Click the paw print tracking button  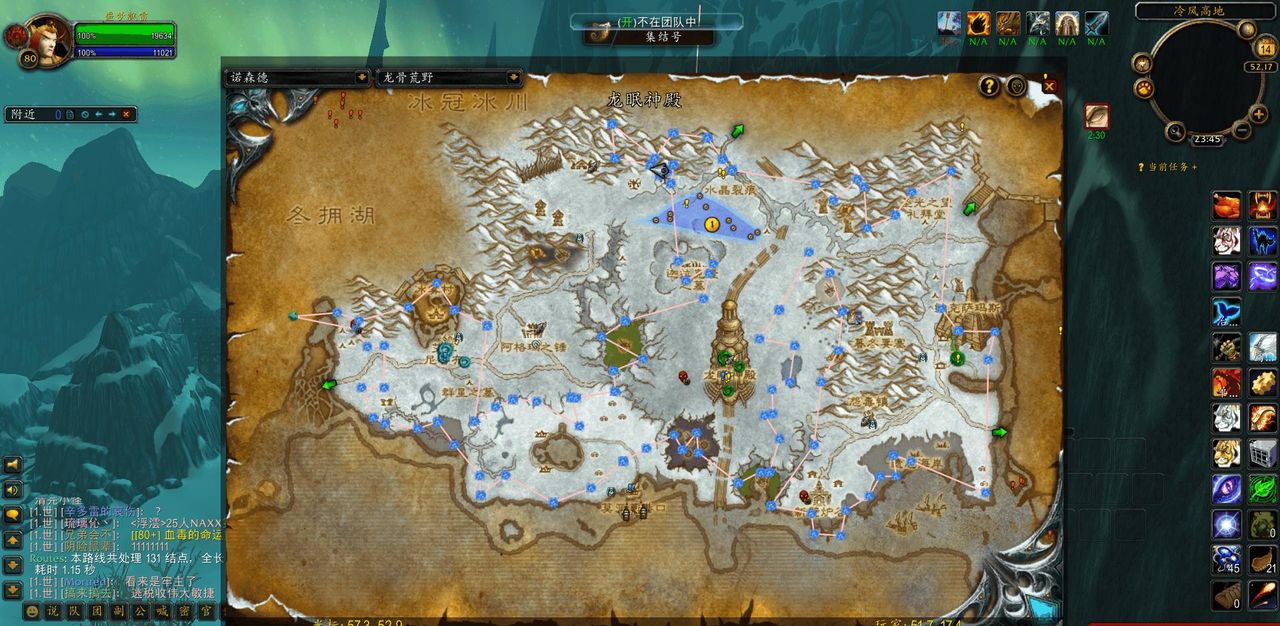[x=1143, y=88]
